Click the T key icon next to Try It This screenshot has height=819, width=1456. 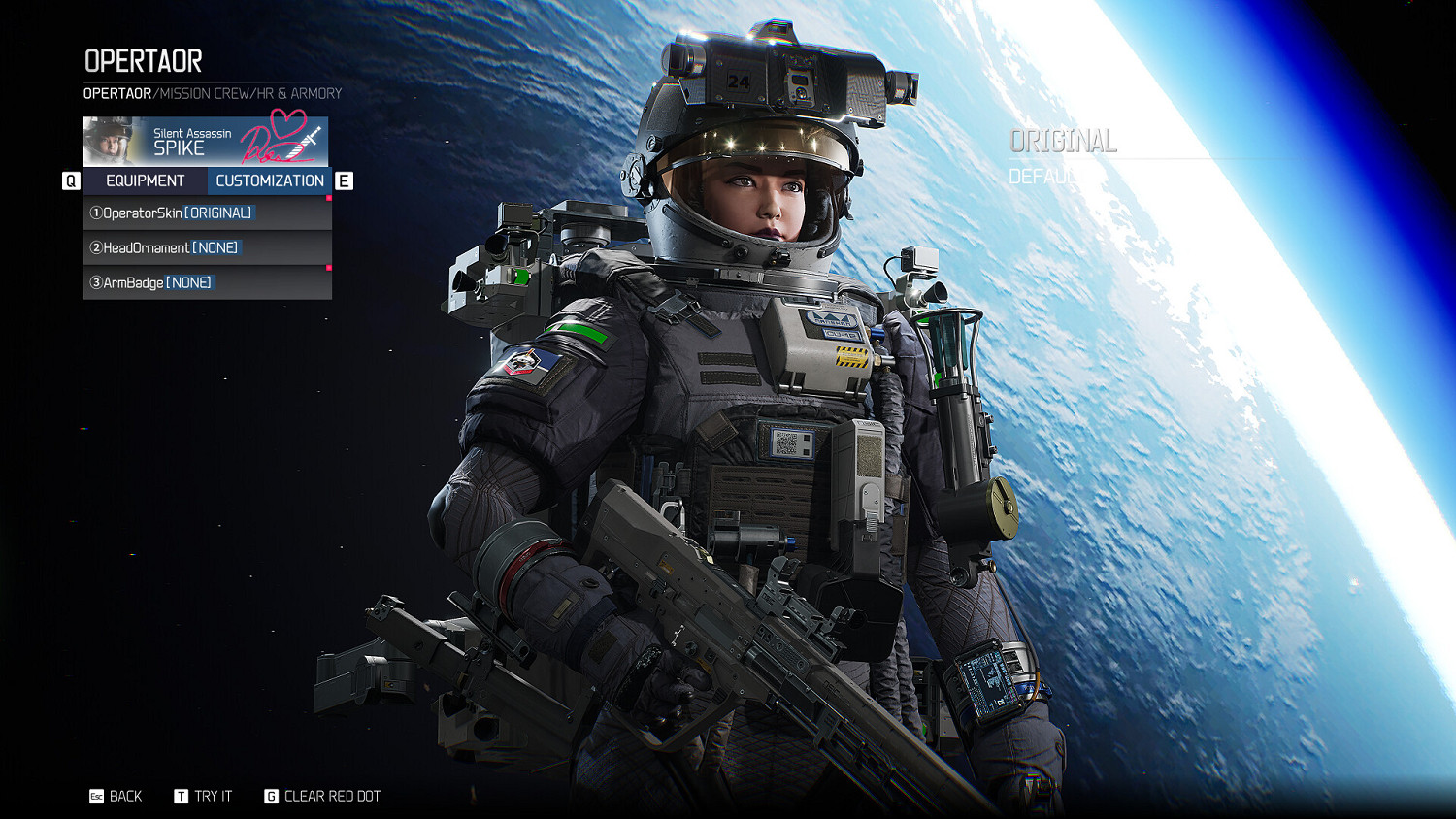point(180,796)
